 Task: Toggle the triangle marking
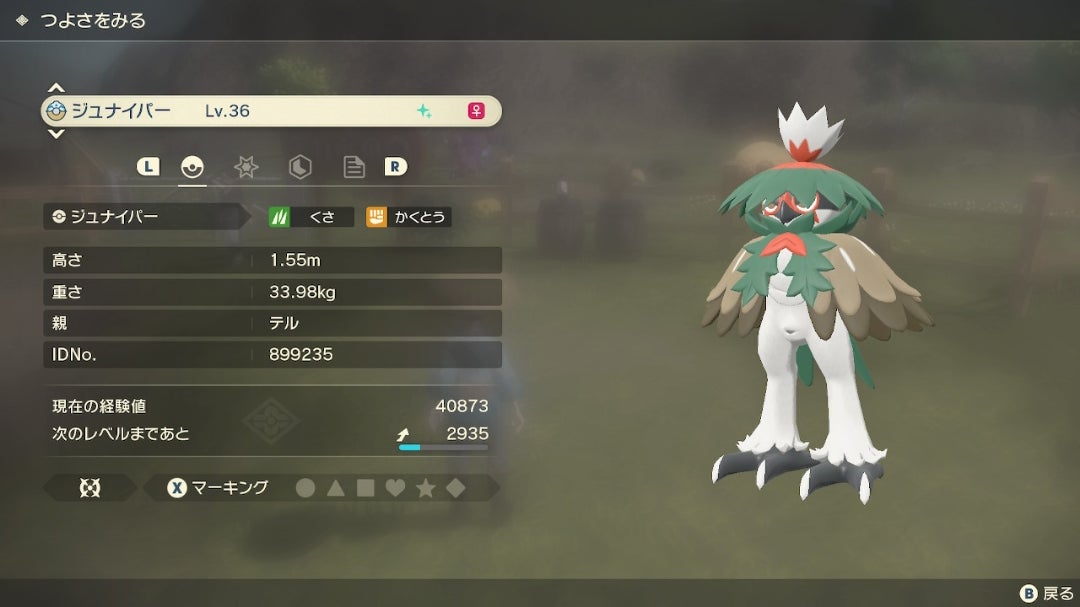pos(336,488)
